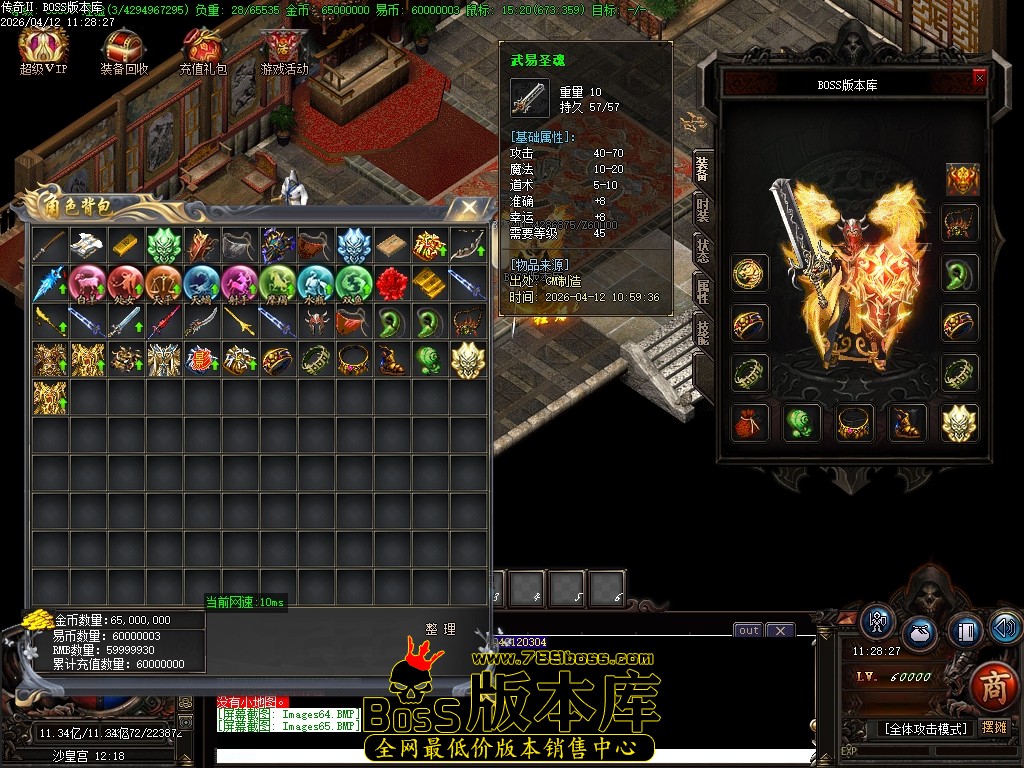The image size is (1024, 768).
Task: Select the 双鱼 Pisces zodiac orb
Action: point(354,284)
